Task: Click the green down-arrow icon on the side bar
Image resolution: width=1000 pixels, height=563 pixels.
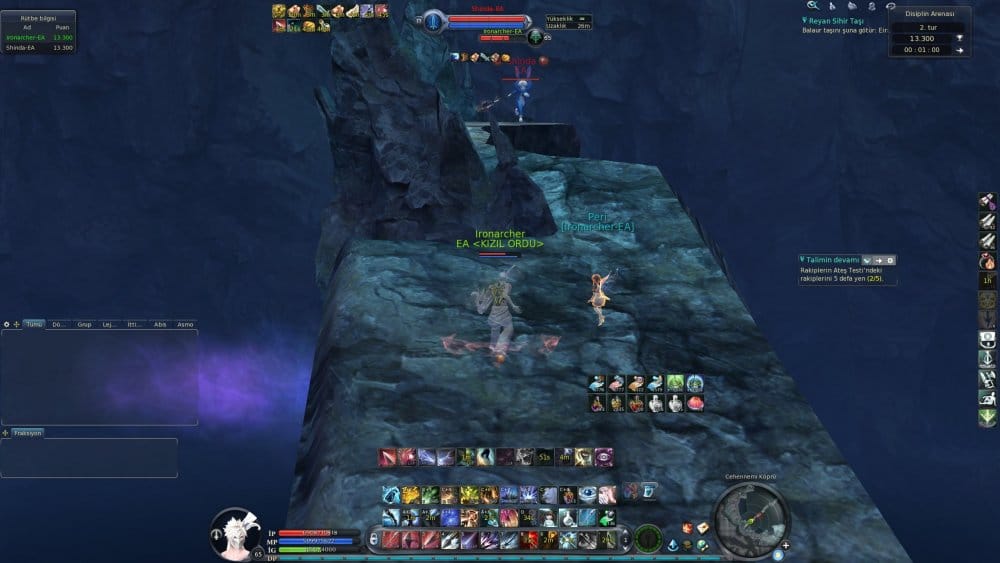Action: click(987, 418)
